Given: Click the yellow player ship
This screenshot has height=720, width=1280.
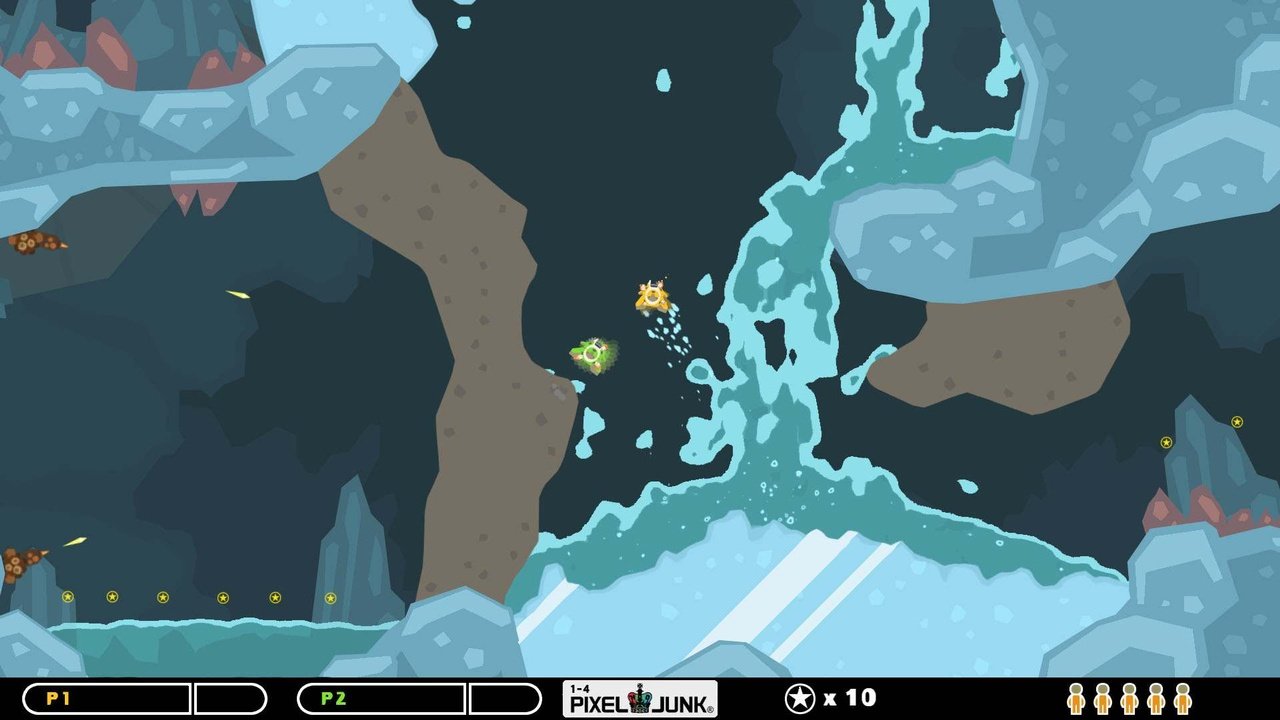Looking at the screenshot, I should 651,297.
